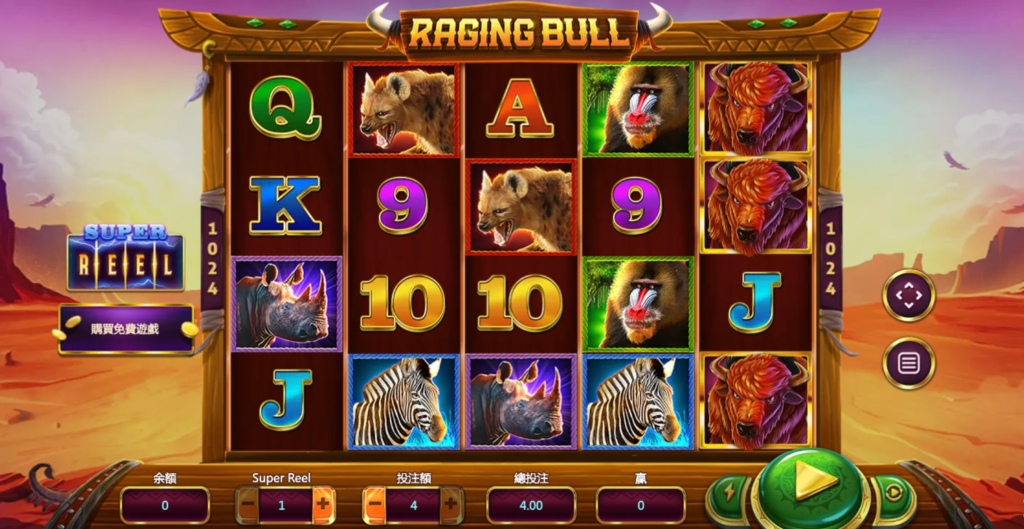Raise the bet amount with the plus button
The image size is (1024, 529).
point(450,505)
